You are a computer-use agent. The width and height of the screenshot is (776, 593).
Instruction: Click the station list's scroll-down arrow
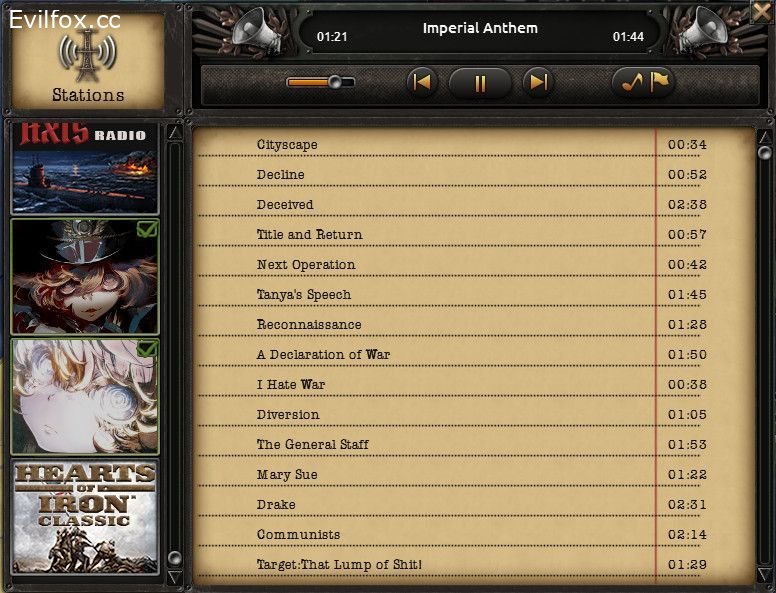(175, 577)
